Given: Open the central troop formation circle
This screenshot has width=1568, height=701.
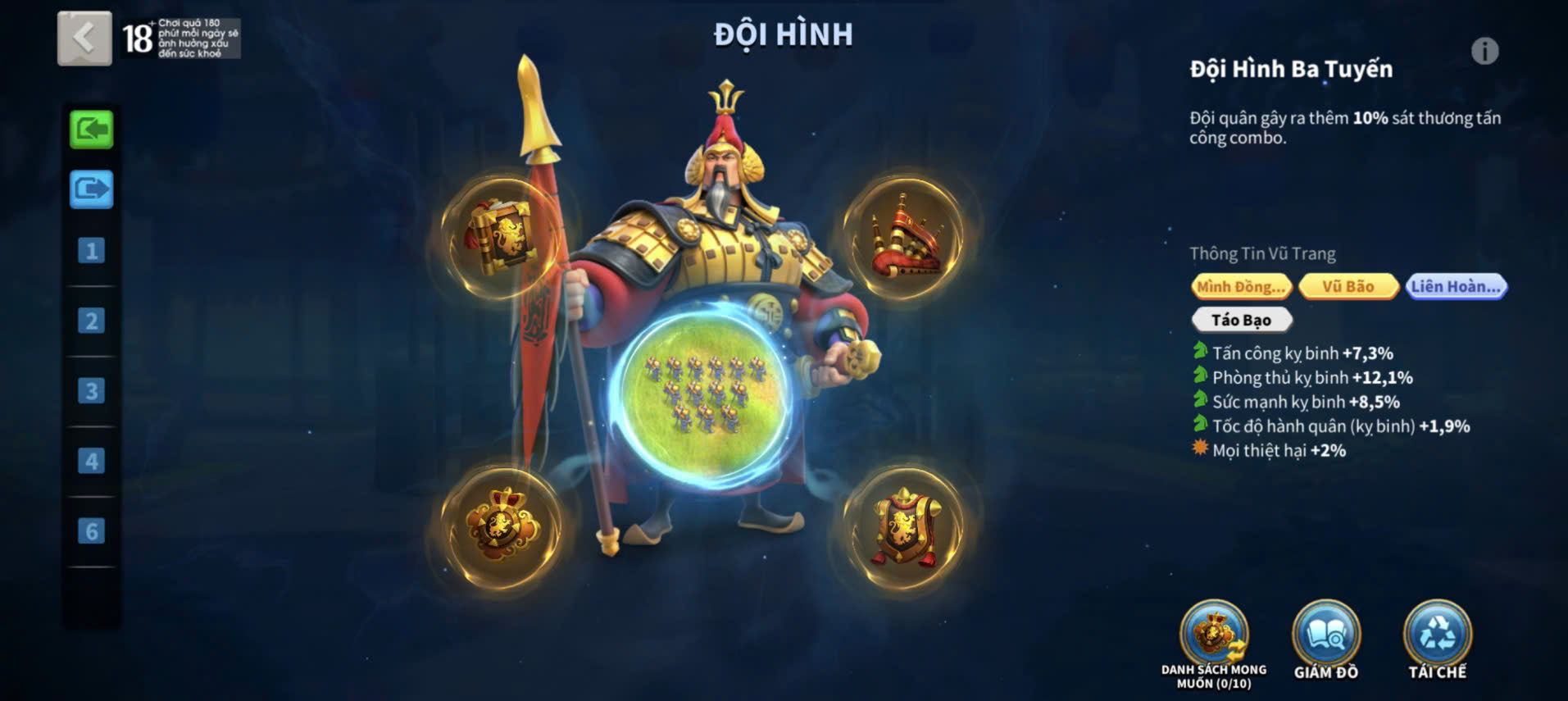Looking at the screenshot, I should 702,396.
